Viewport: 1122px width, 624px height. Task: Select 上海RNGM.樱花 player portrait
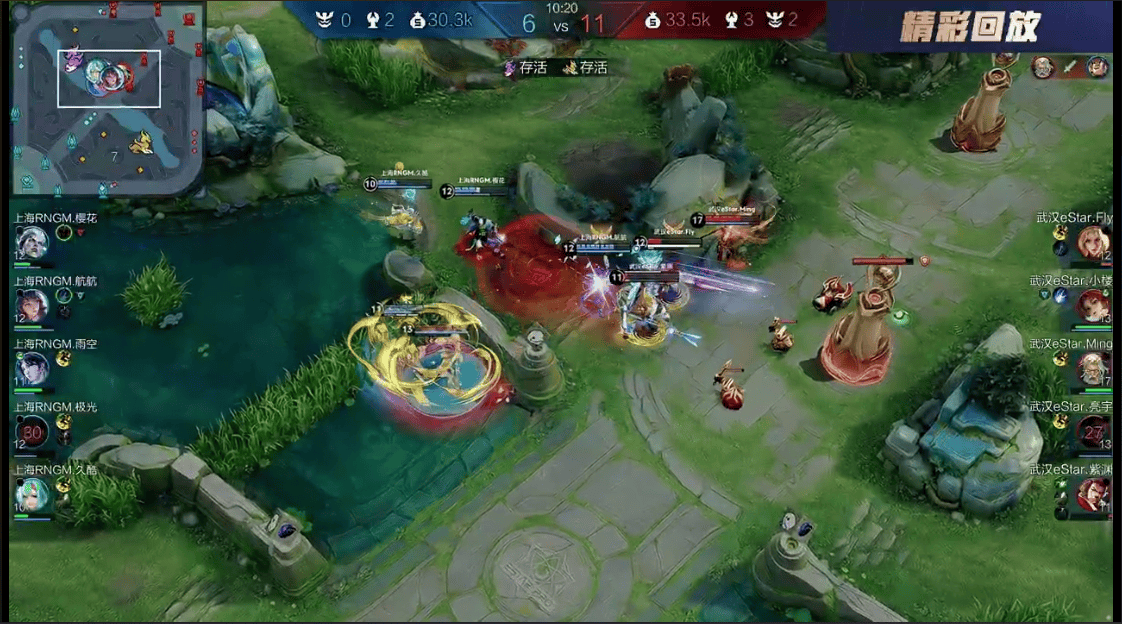(x=31, y=242)
